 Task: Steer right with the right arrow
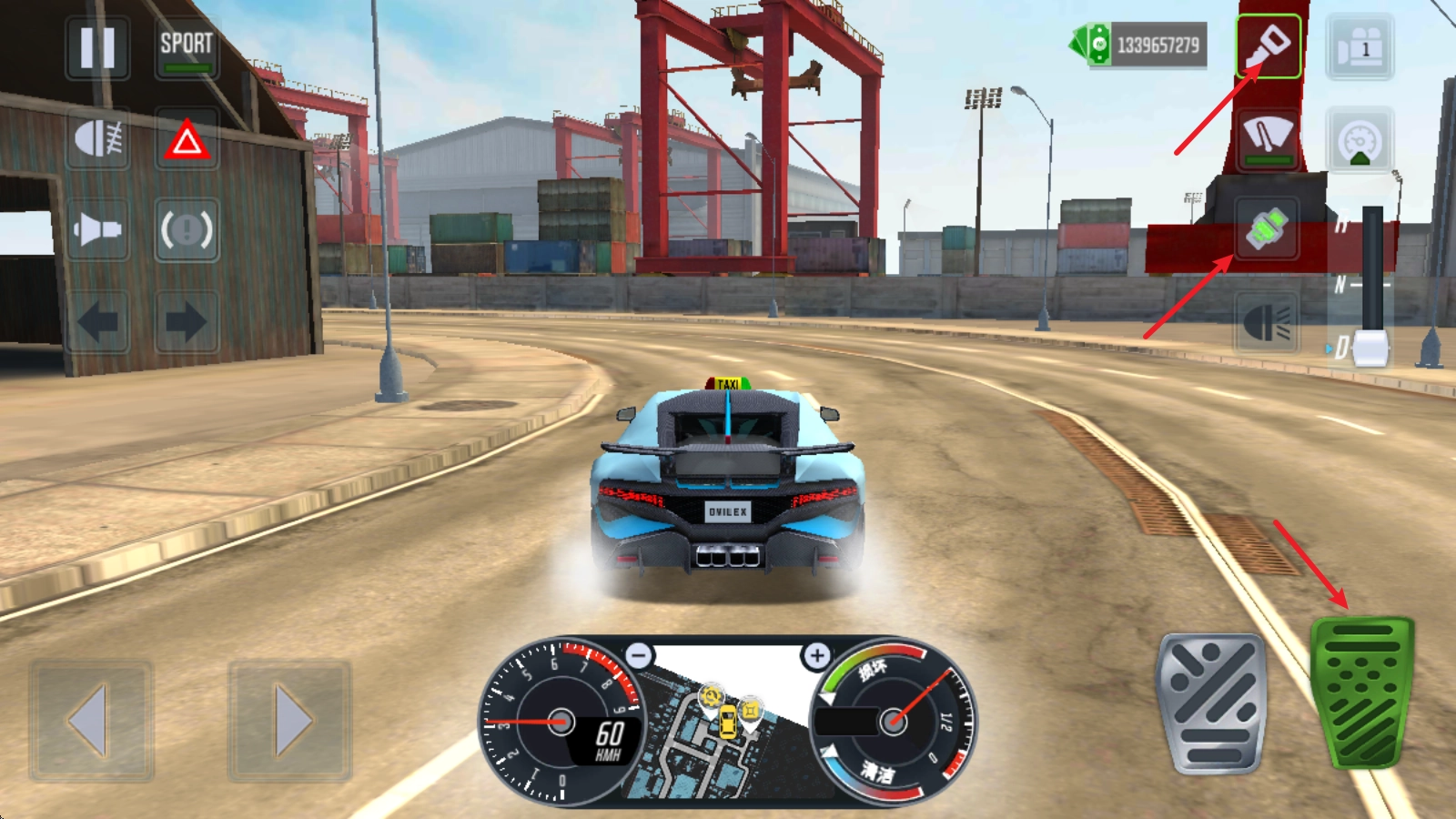coord(289,721)
